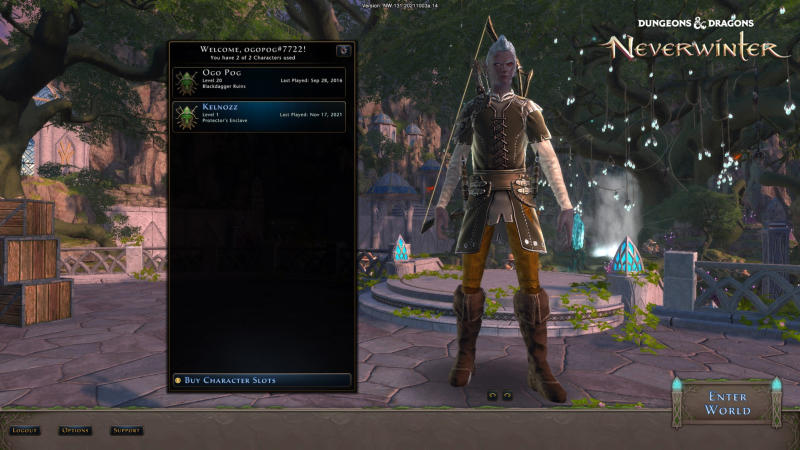The height and width of the screenshot is (450, 800).
Task: Click the small icon beside the welcome header
Action: [x=343, y=50]
